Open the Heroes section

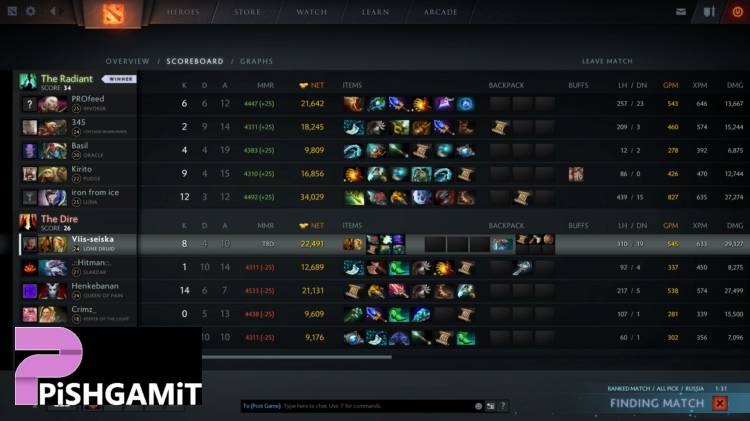[184, 12]
